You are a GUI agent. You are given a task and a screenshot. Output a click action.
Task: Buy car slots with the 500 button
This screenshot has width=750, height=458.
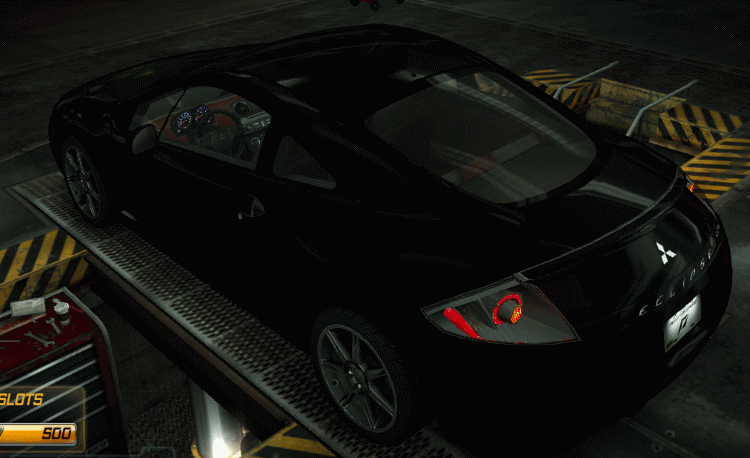pos(42,433)
